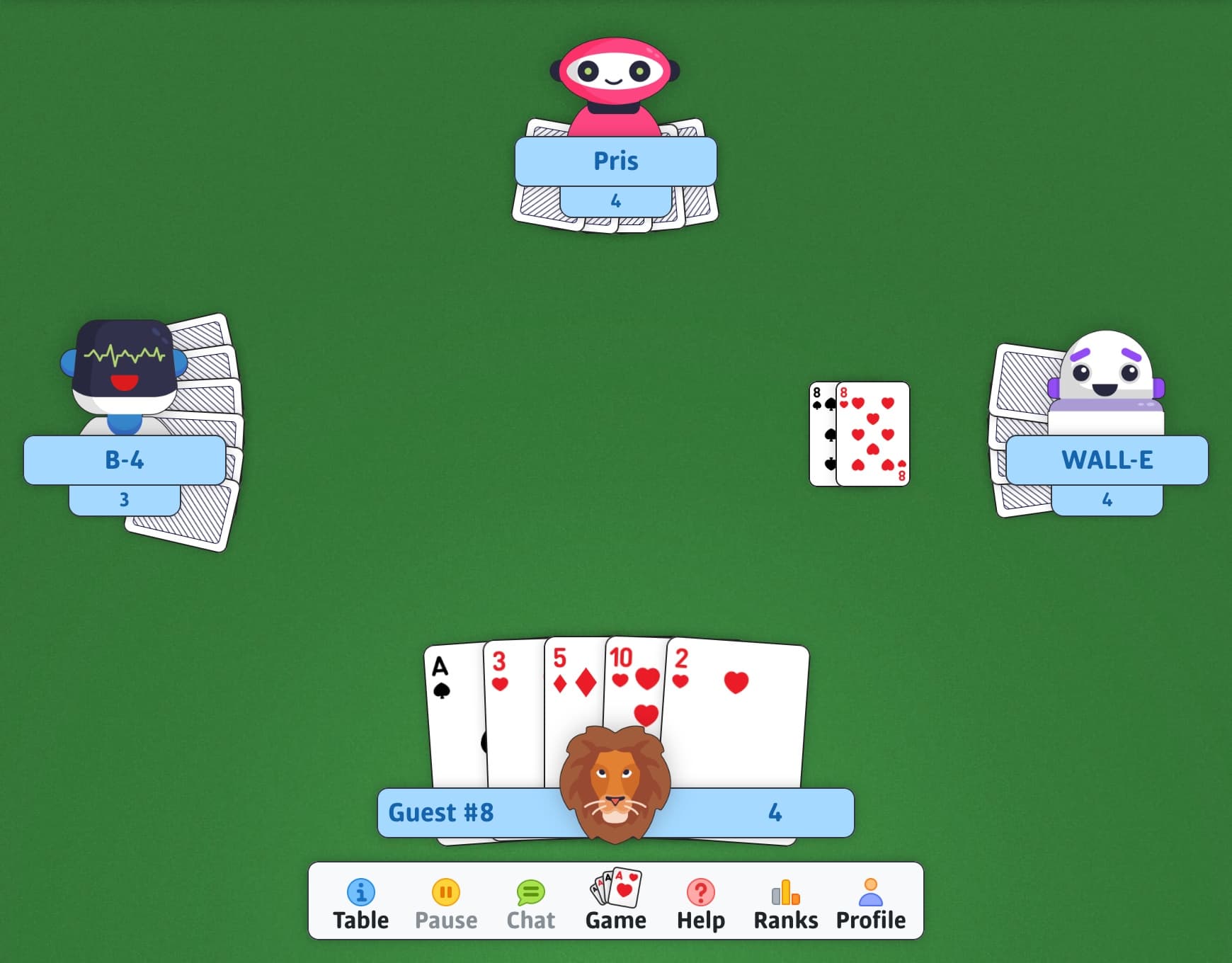Click the WALL-E name plate

1107,460
